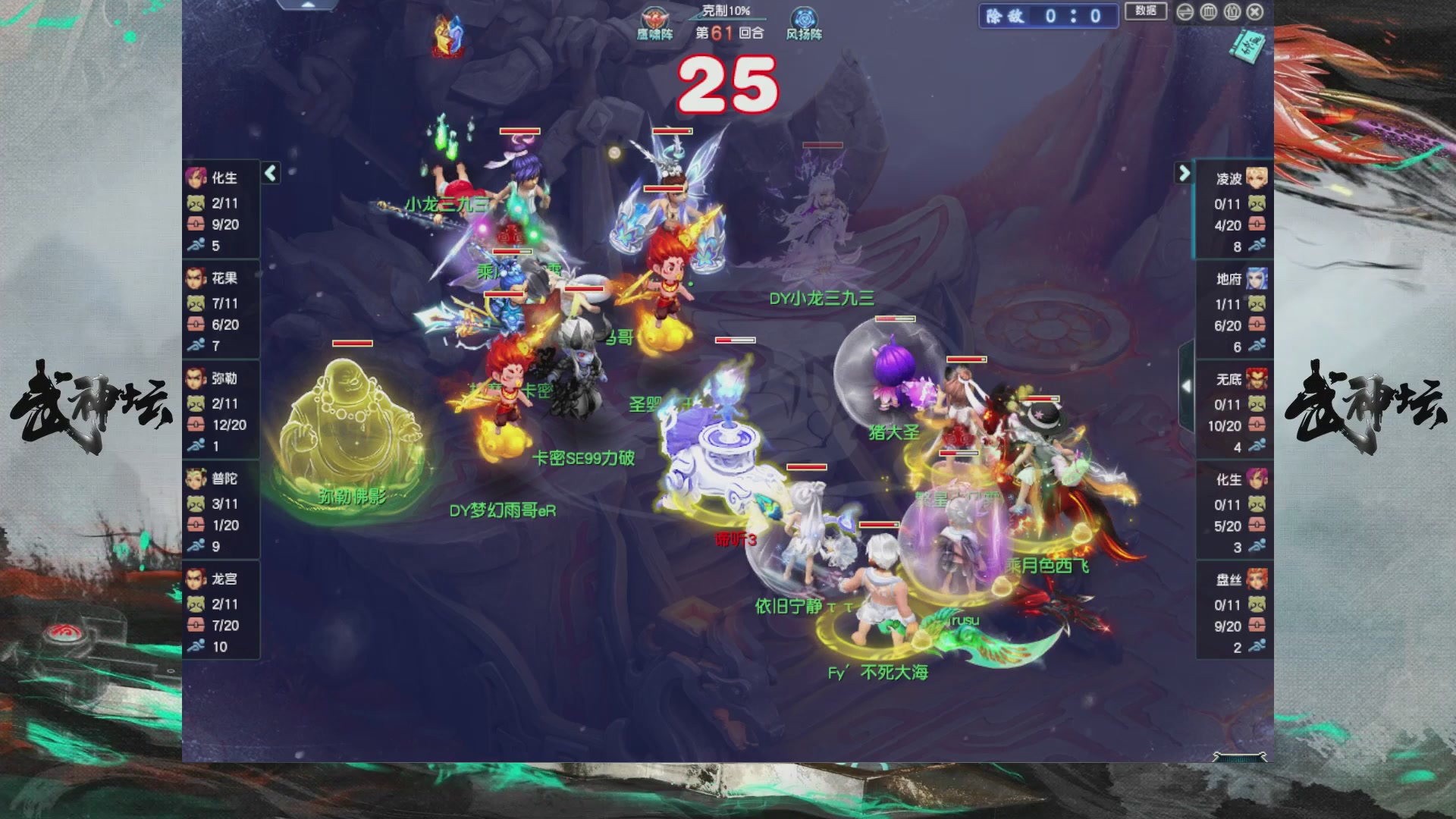Click the 鹰啸阵 formation icon
The height and width of the screenshot is (819, 1456).
654,19
